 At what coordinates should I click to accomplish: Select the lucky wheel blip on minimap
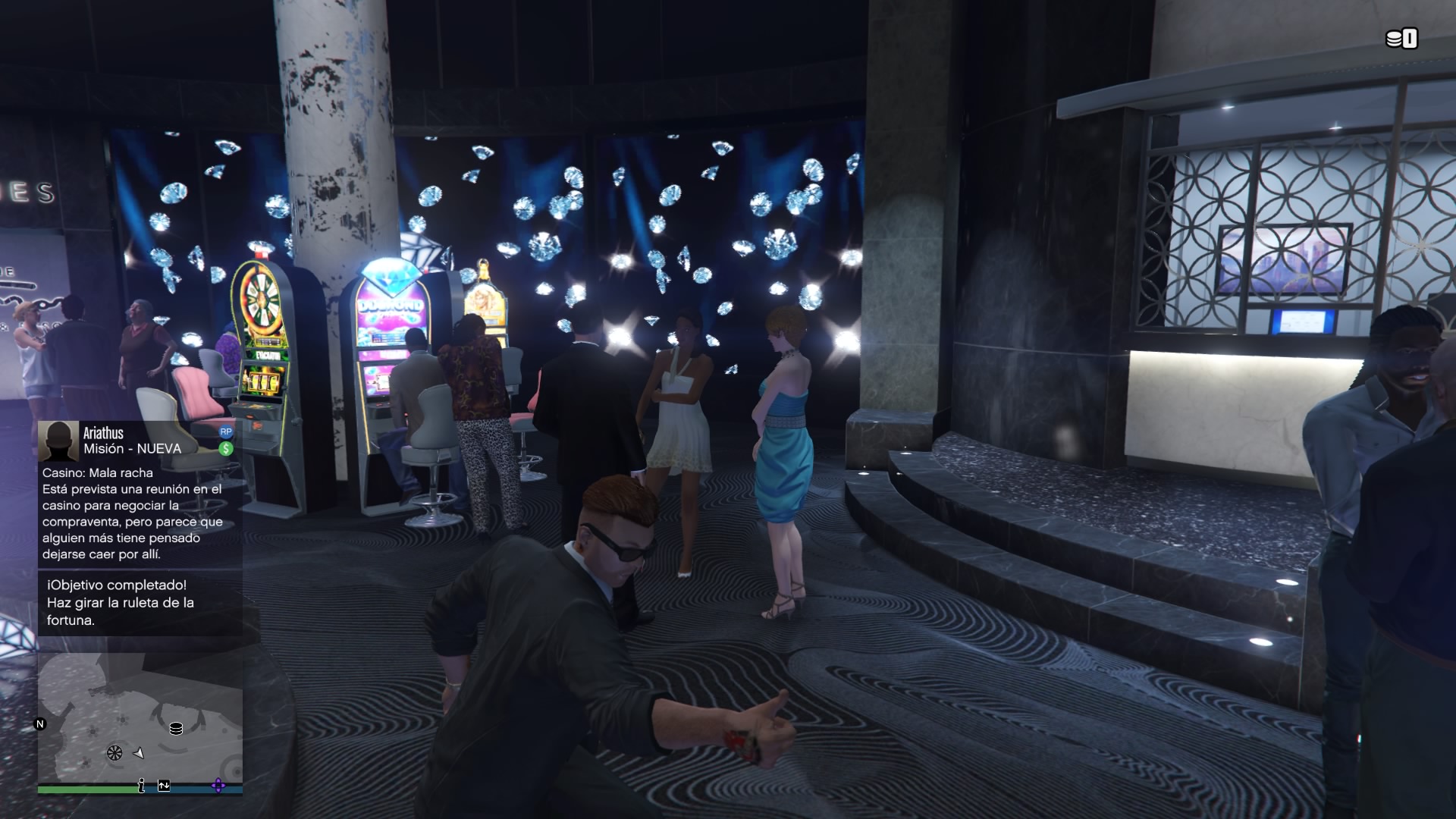115,753
